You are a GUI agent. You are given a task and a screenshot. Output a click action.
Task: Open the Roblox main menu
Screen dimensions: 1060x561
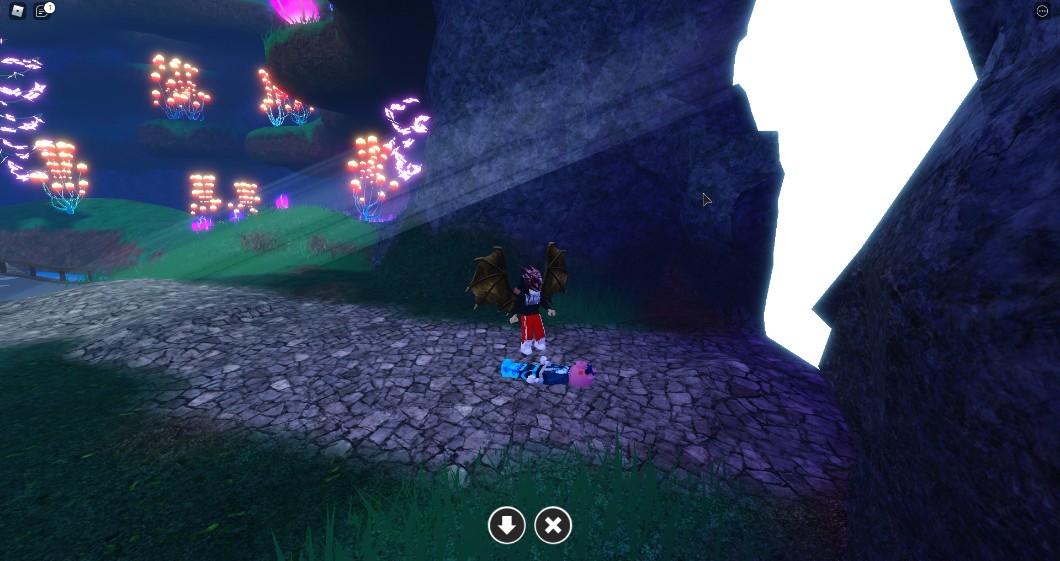(16, 11)
